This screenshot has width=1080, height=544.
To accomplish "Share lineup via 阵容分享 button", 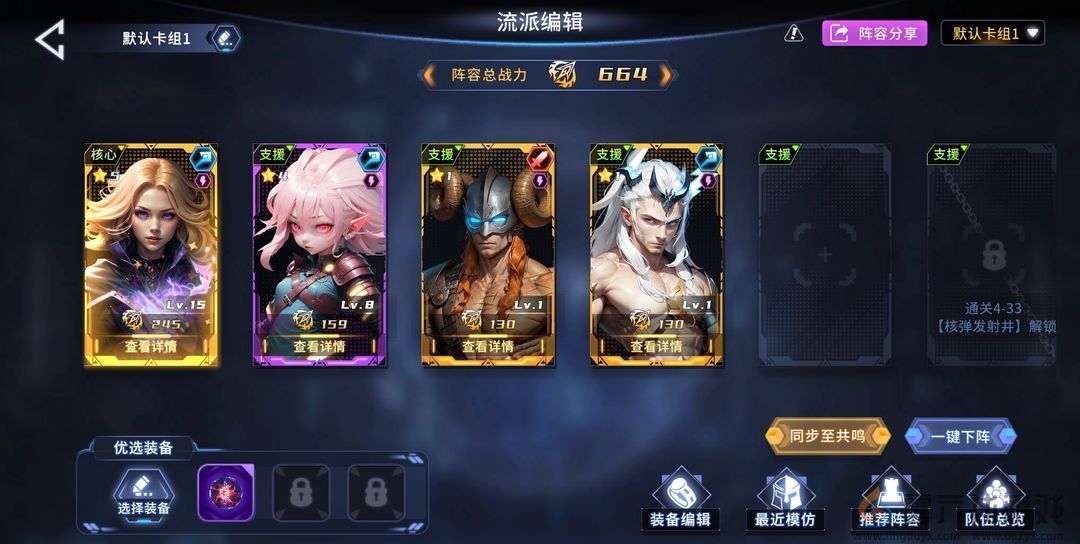I will pos(875,33).
